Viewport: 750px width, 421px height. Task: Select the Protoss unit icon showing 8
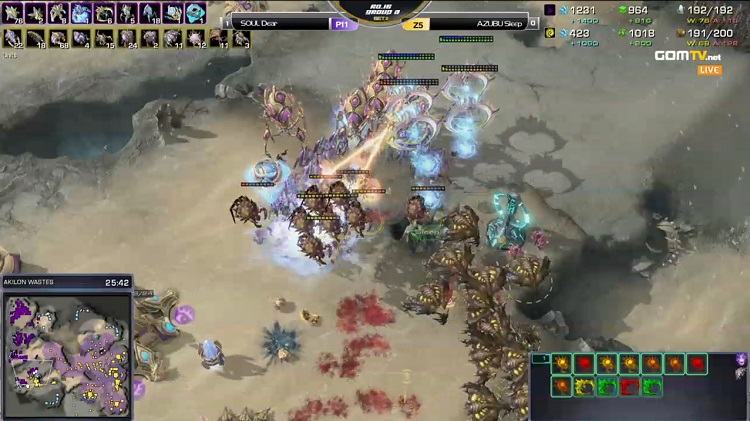click(57, 13)
